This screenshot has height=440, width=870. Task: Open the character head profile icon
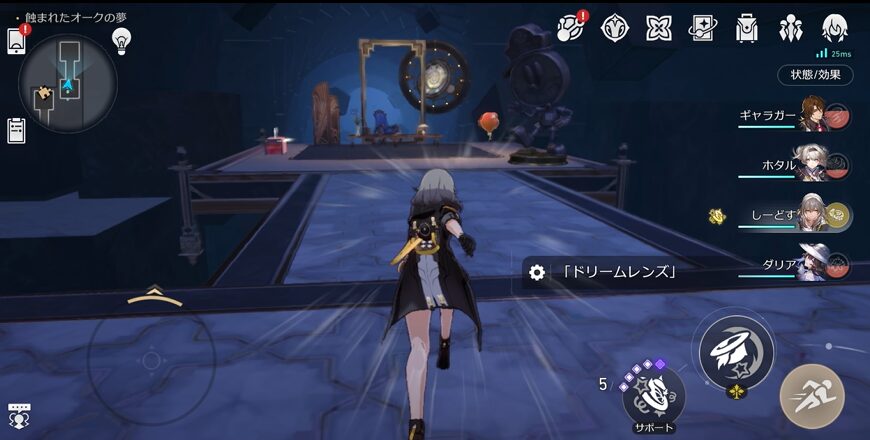(x=834, y=28)
